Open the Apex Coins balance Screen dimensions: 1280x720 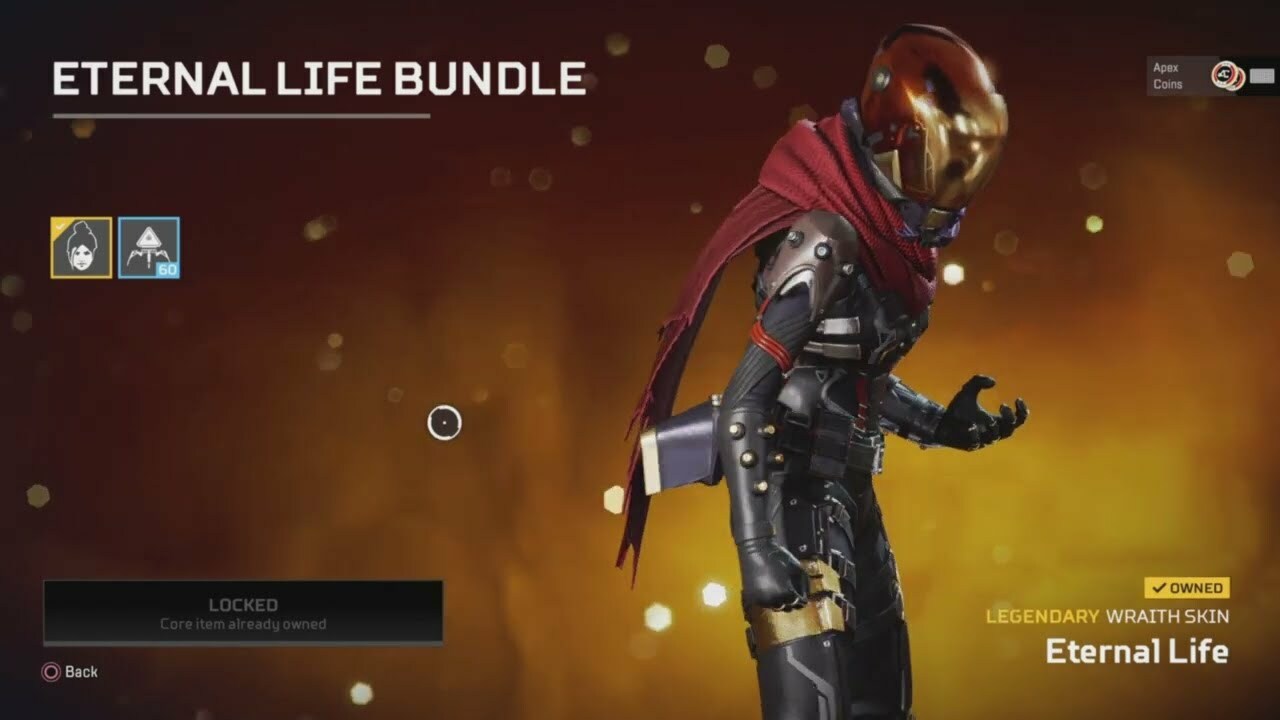(1212, 76)
